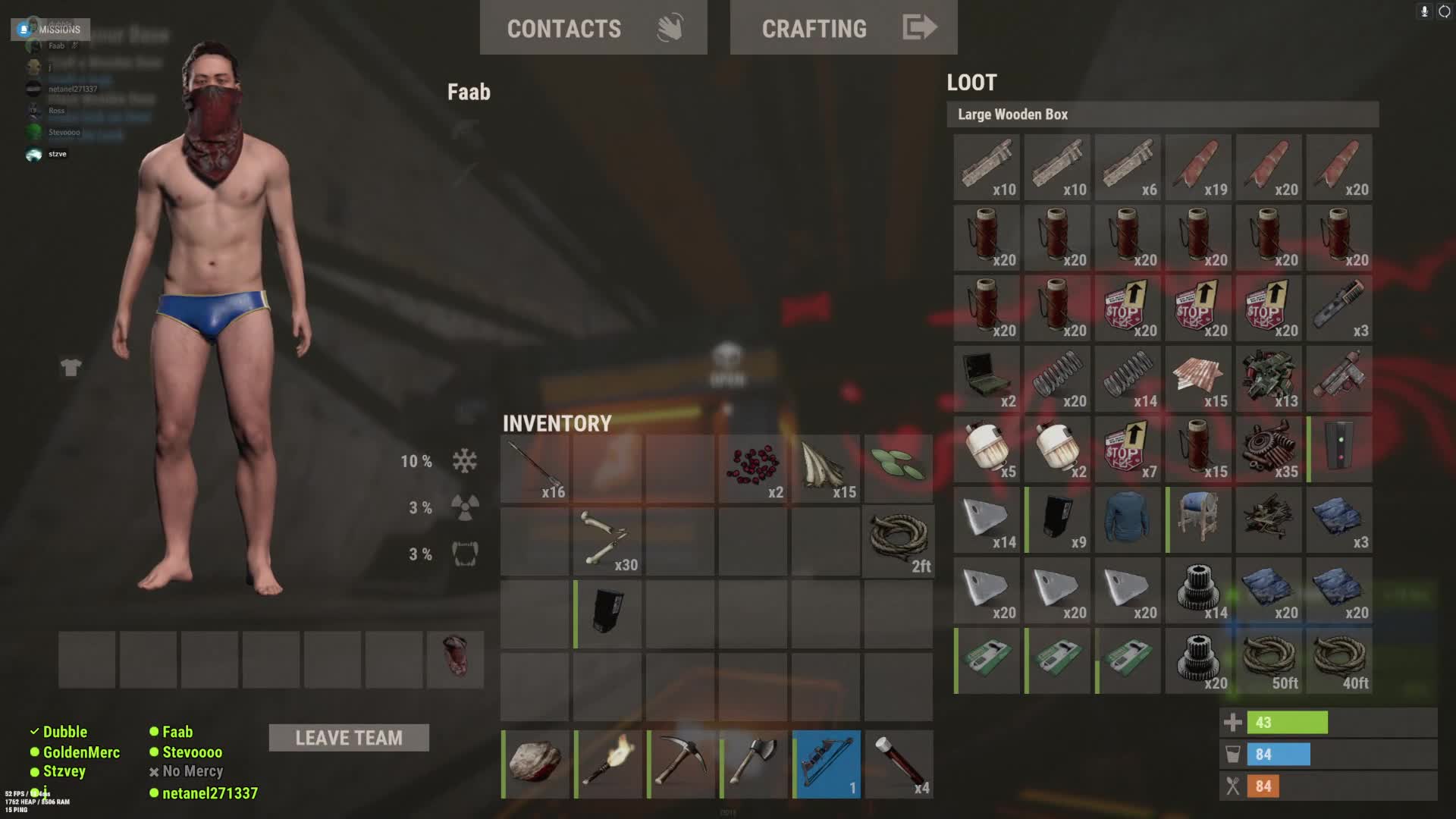Take the gears stack of 35
The width and height of the screenshot is (1456, 819).
1269,449
